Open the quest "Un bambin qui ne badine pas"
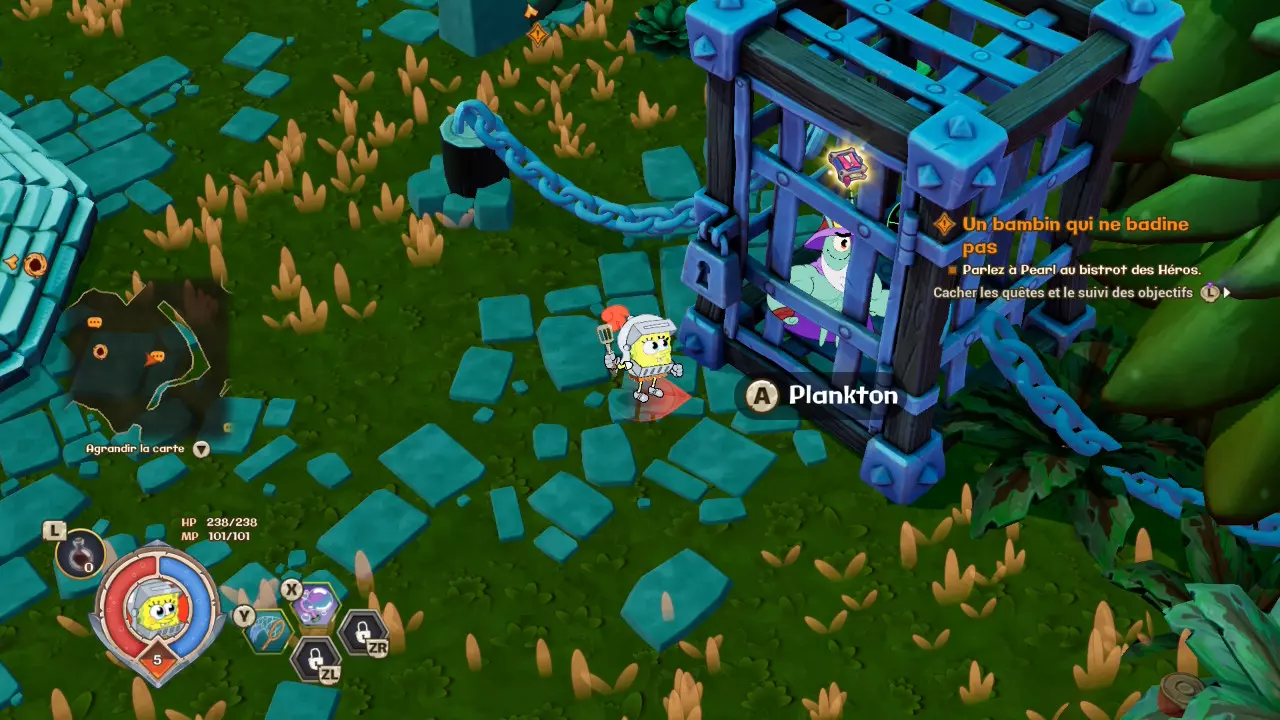The width and height of the screenshot is (1280, 720). [x=1075, y=234]
